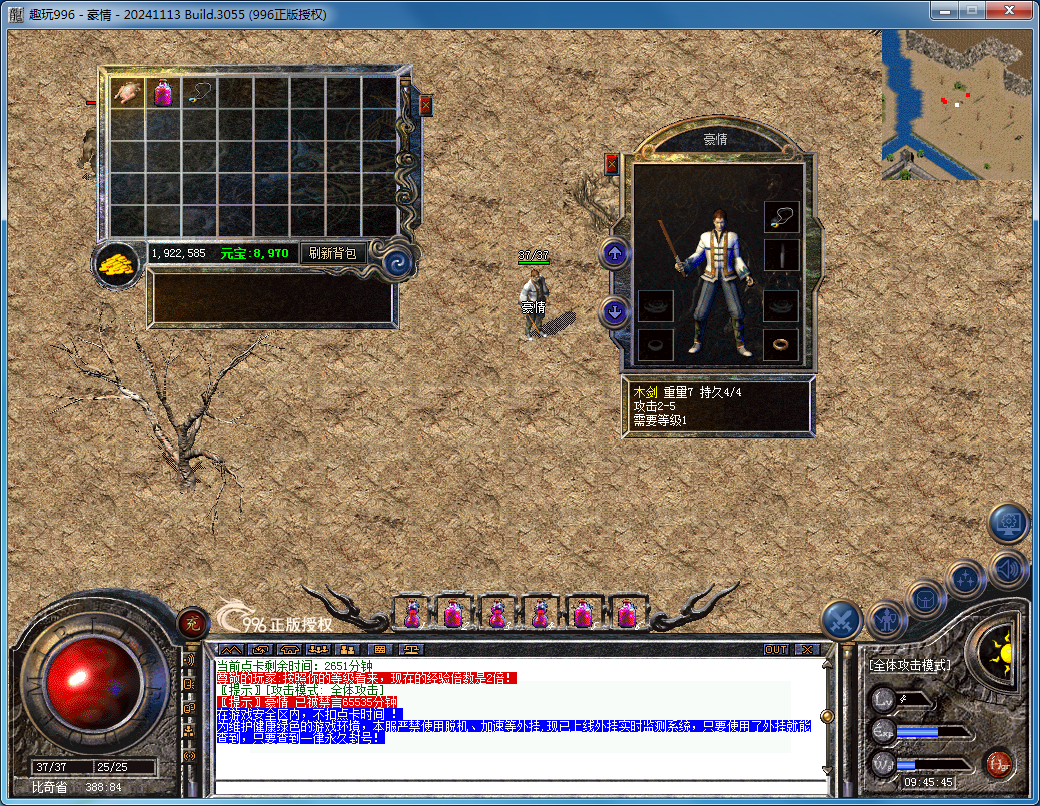1040x806 pixels.
Task: Click the down arrow on character panel
Action: click(615, 312)
